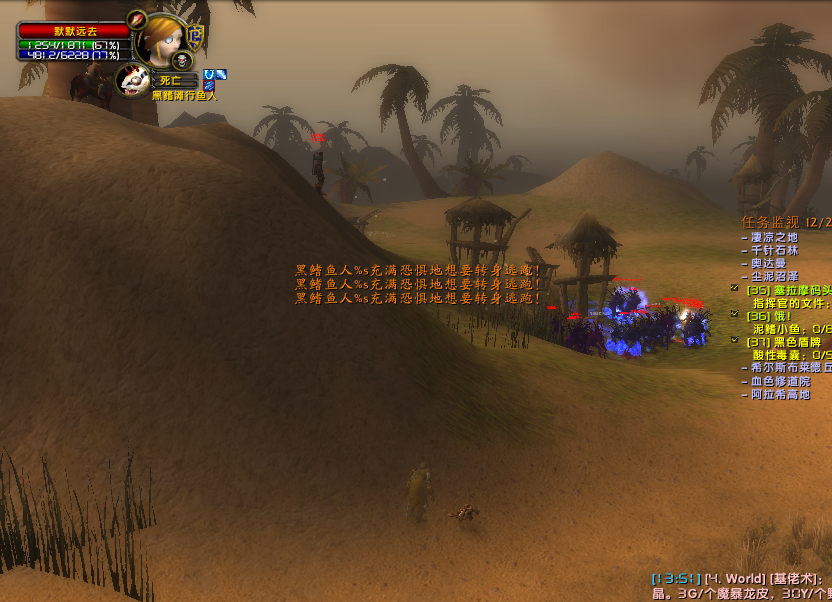Select the murloc target-of-target portrait
Image resolution: width=832 pixels, height=602 pixels.
[133, 80]
